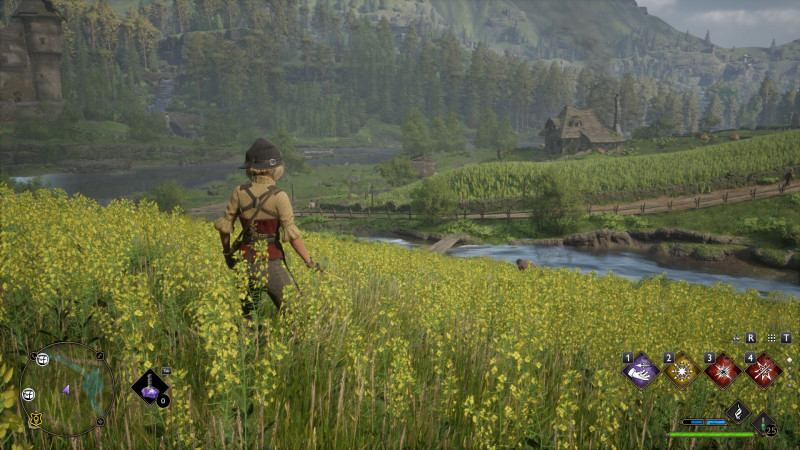
Task: Click the circular minimap
Action: pos(68,388)
